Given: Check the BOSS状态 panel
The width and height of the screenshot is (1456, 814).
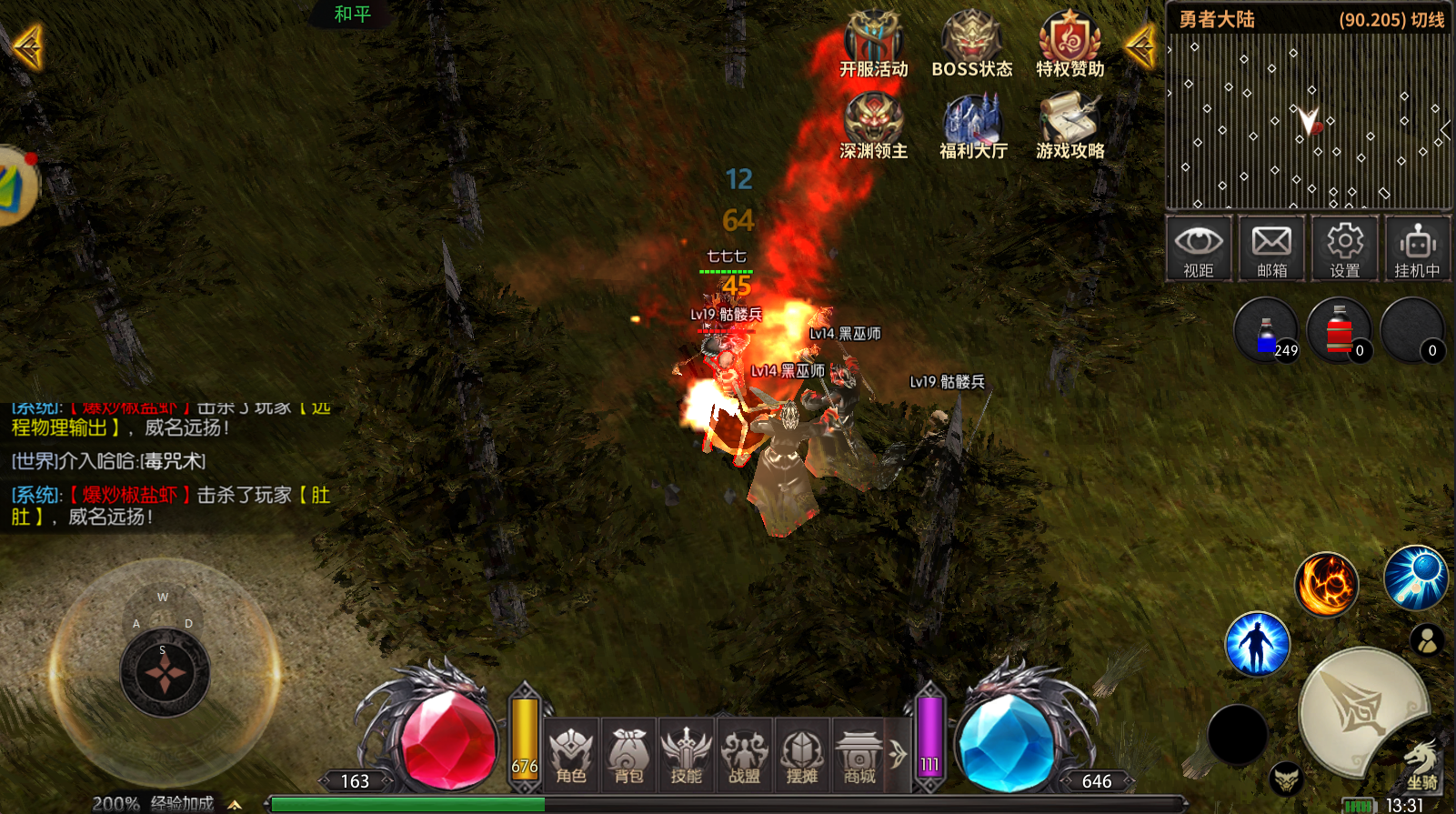Looking at the screenshot, I should 971,45.
